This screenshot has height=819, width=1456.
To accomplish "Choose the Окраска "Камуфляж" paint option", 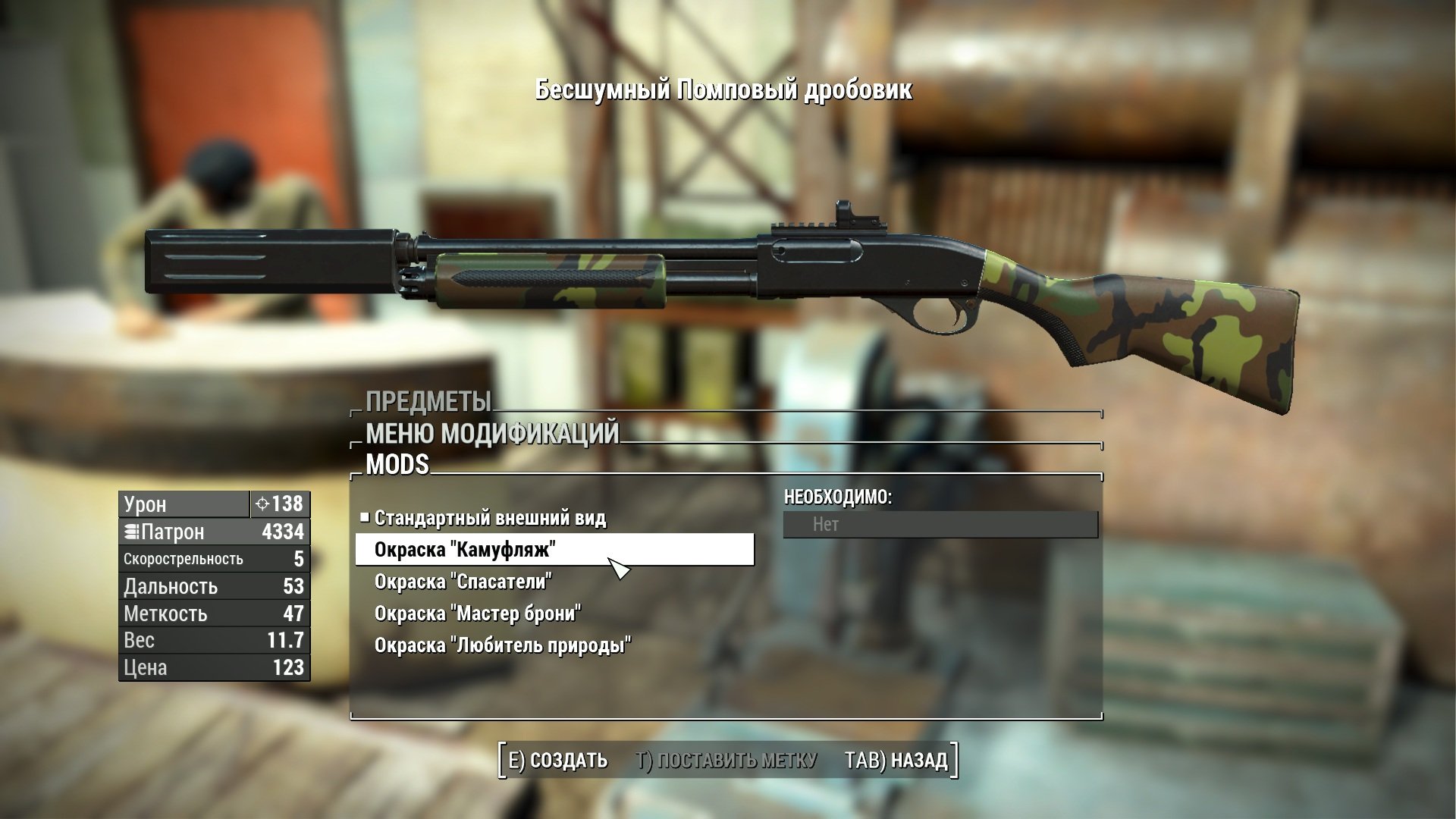I will pyautogui.click(x=465, y=550).
